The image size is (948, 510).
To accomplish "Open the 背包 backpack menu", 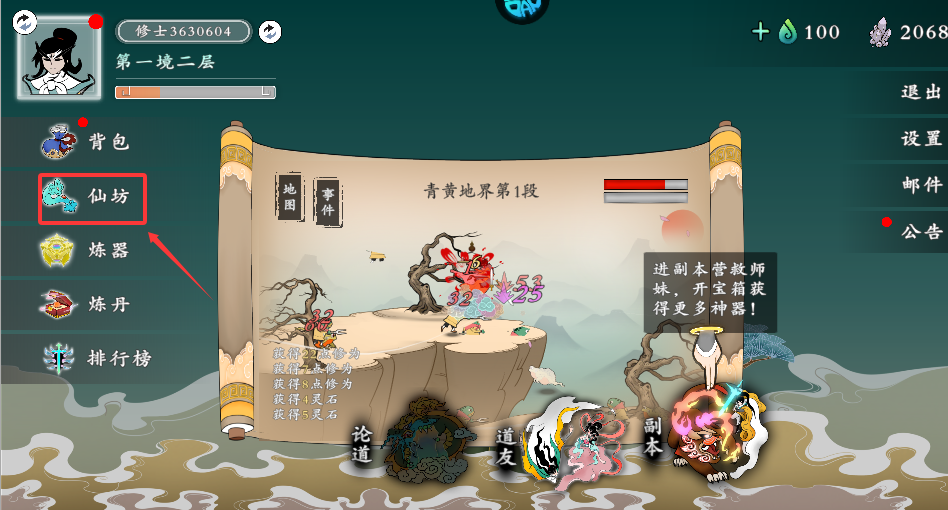I will pos(88,142).
